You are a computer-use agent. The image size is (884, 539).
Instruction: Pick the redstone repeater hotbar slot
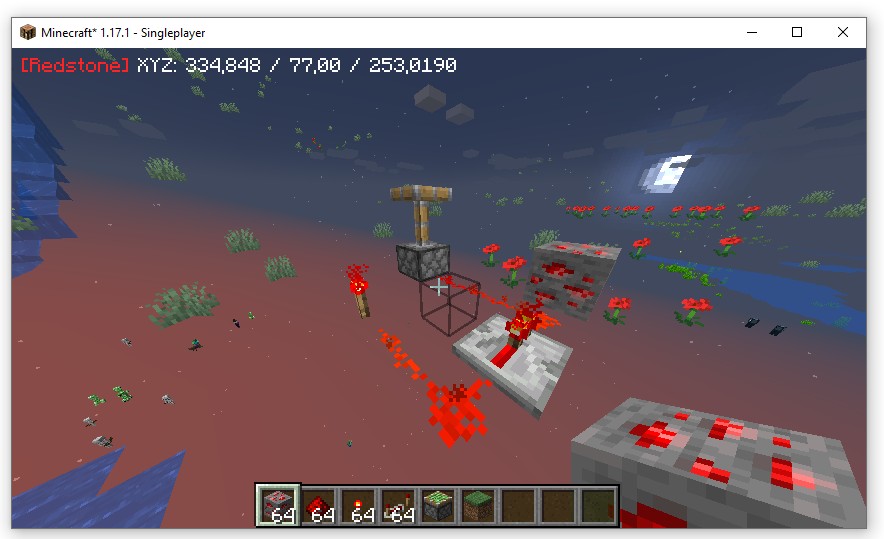pos(397,505)
